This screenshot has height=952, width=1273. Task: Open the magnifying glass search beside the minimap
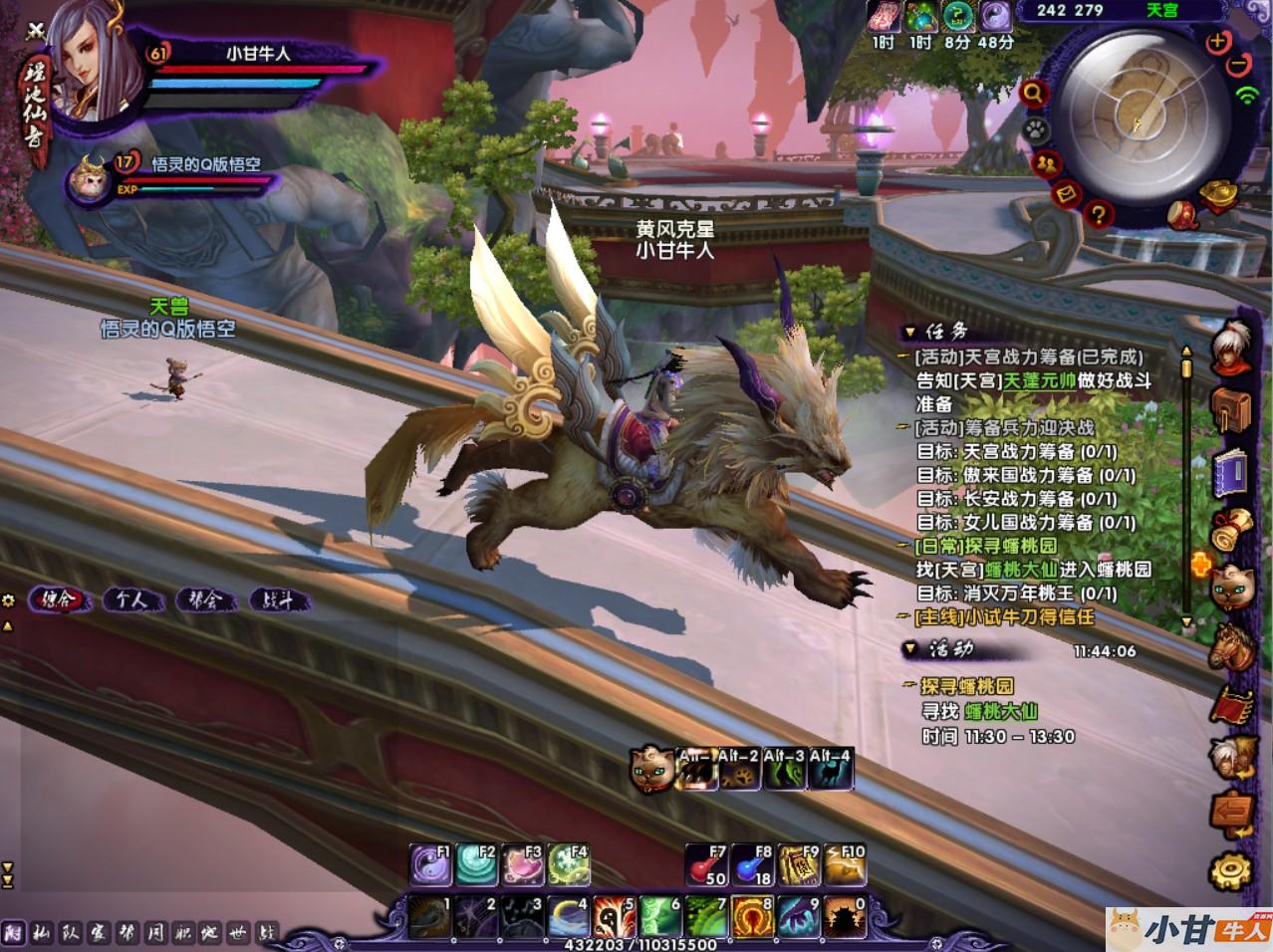(1033, 94)
